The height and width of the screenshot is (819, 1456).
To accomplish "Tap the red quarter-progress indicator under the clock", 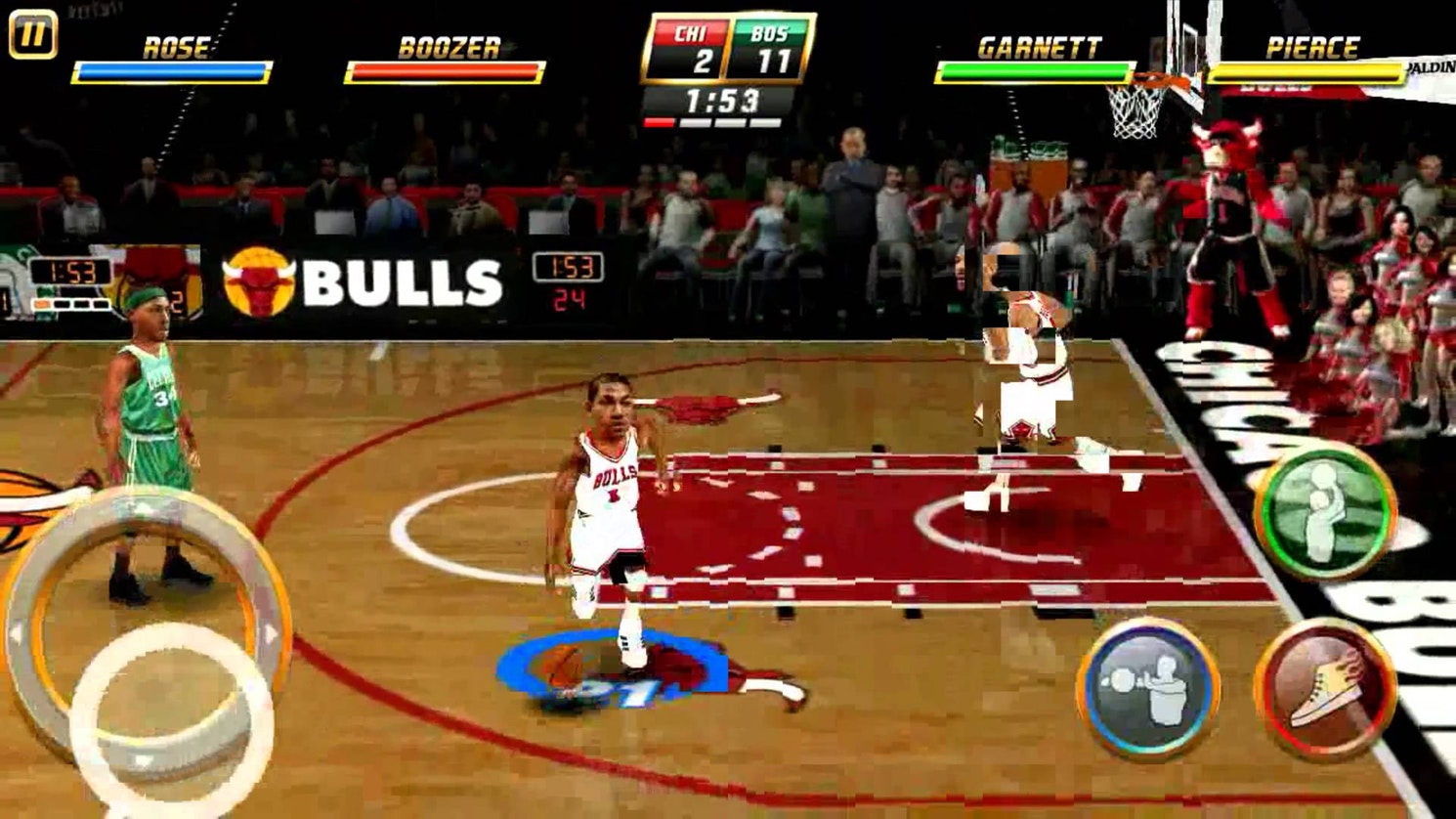I will pos(661,120).
